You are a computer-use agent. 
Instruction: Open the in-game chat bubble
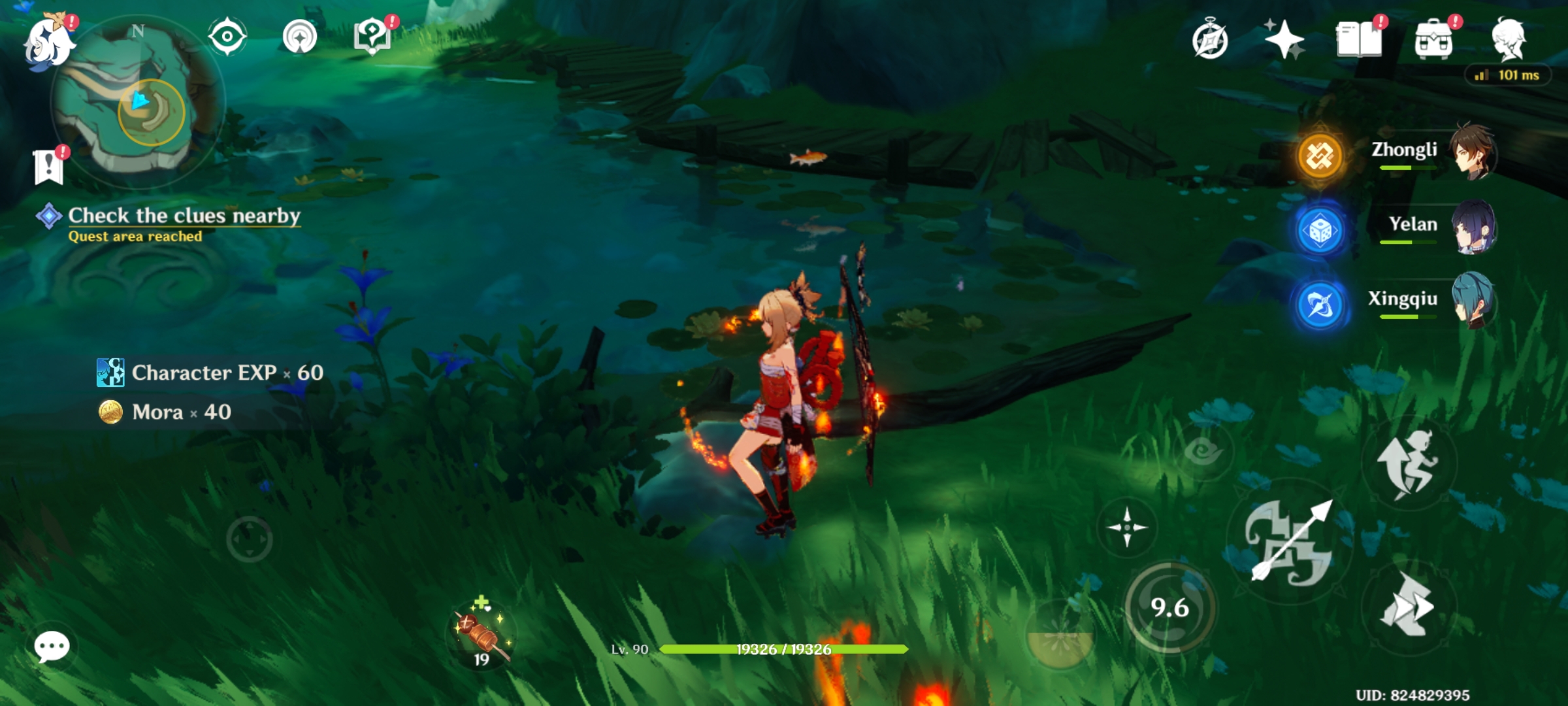click(x=52, y=647)
